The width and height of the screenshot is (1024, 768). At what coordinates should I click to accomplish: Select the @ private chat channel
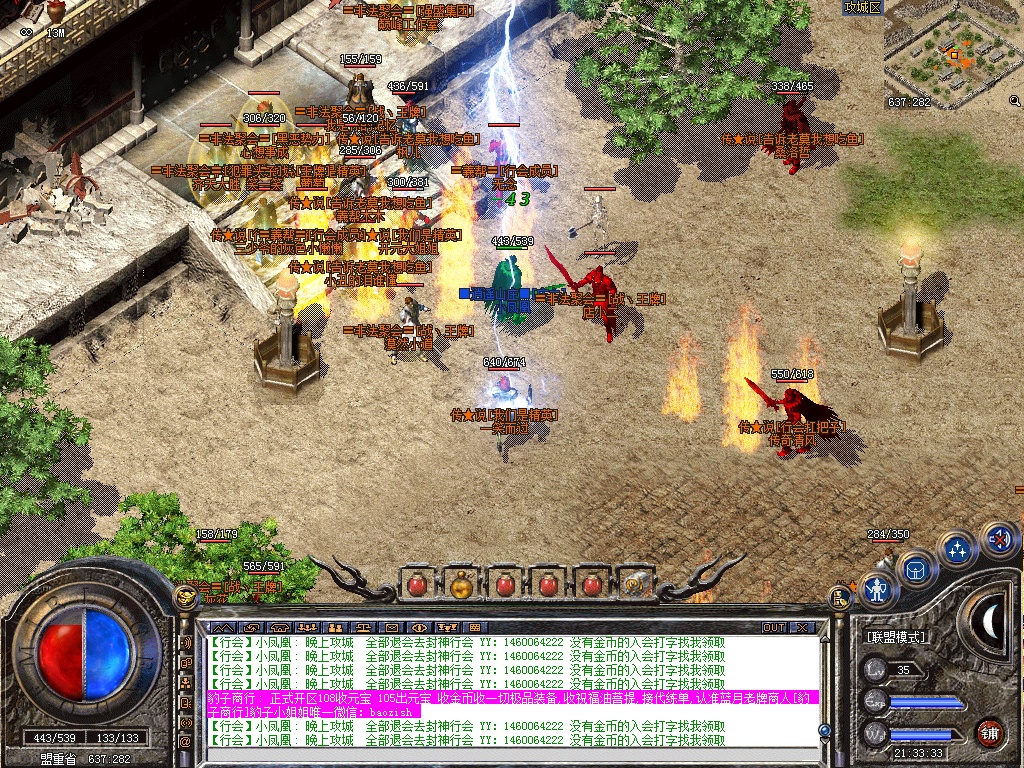pos(185,741)
